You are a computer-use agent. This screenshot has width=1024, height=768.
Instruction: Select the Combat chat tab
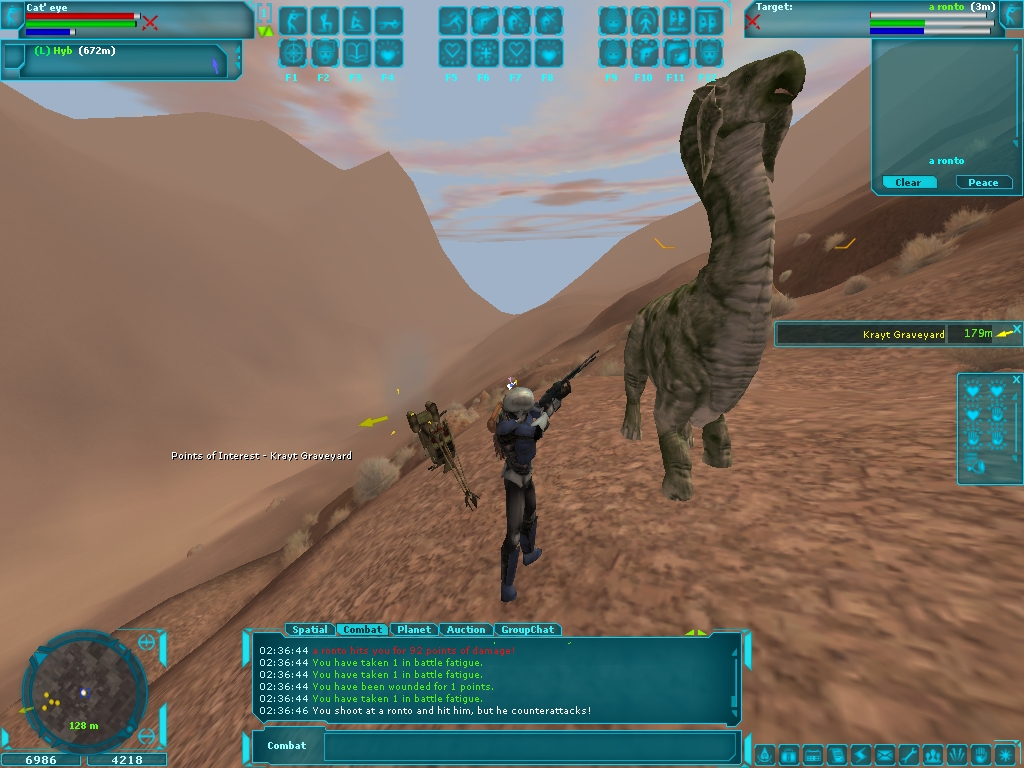point(362,630)
